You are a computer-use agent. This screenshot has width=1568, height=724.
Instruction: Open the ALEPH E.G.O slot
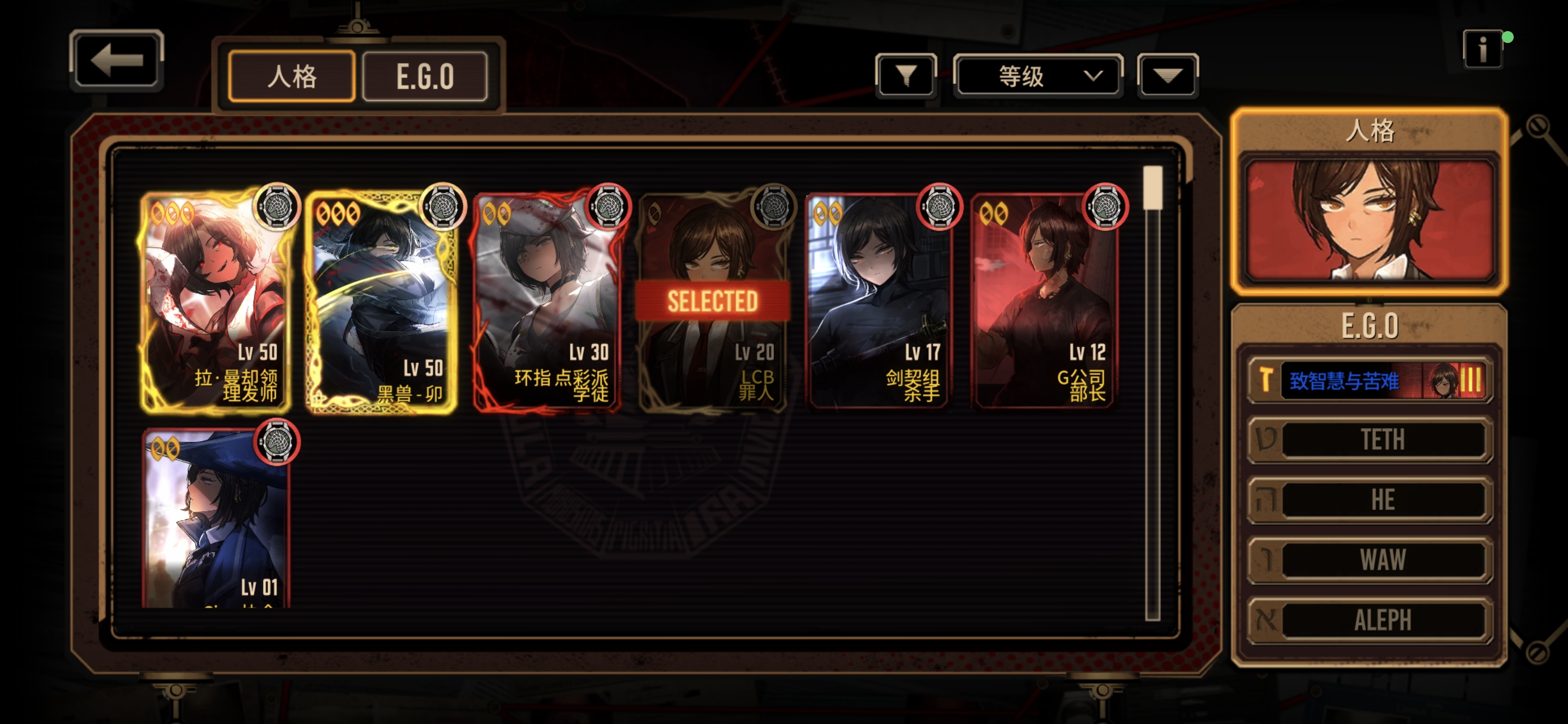(1369, 620)
